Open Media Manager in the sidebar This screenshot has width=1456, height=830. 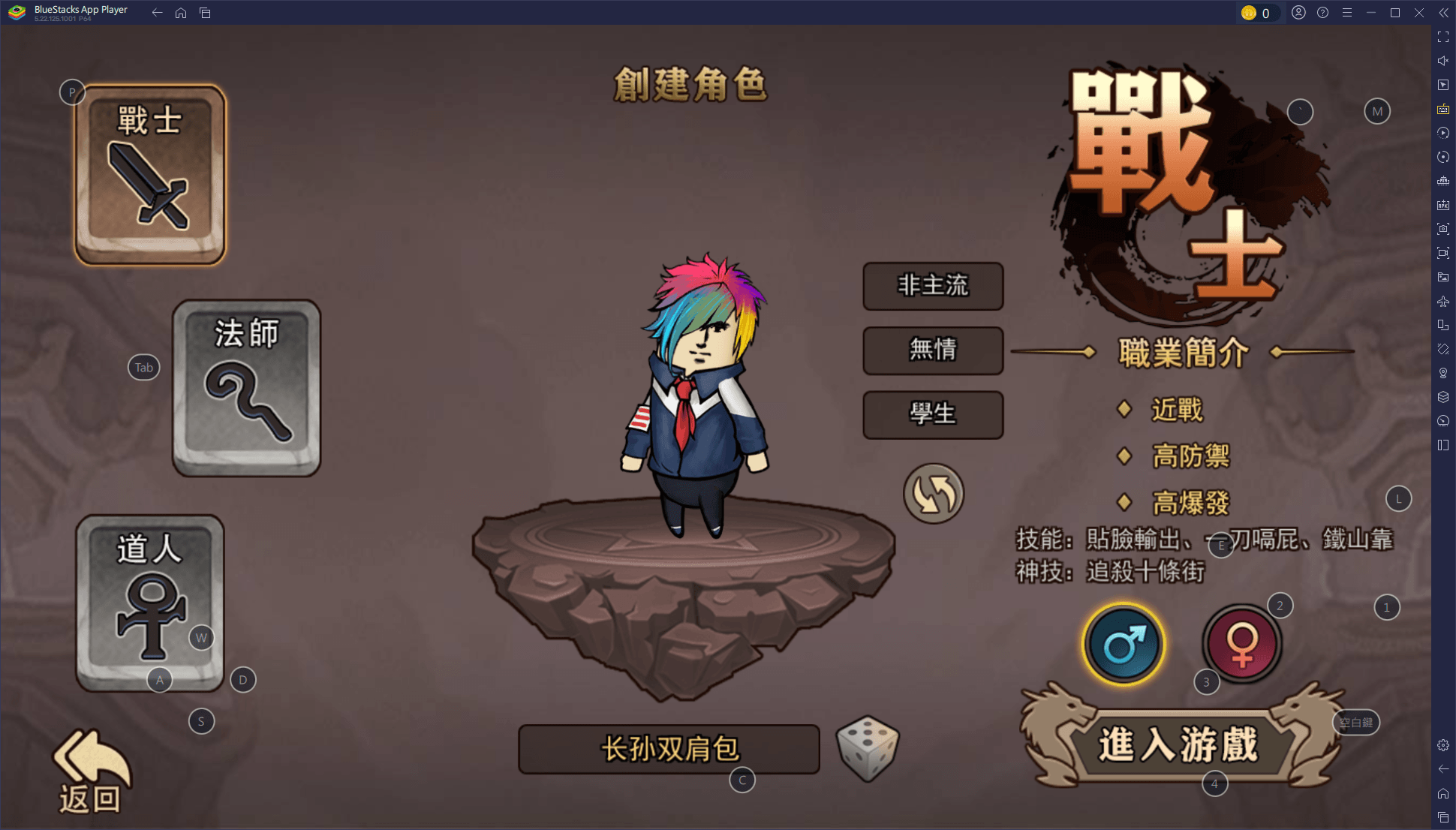[1442, 276]
